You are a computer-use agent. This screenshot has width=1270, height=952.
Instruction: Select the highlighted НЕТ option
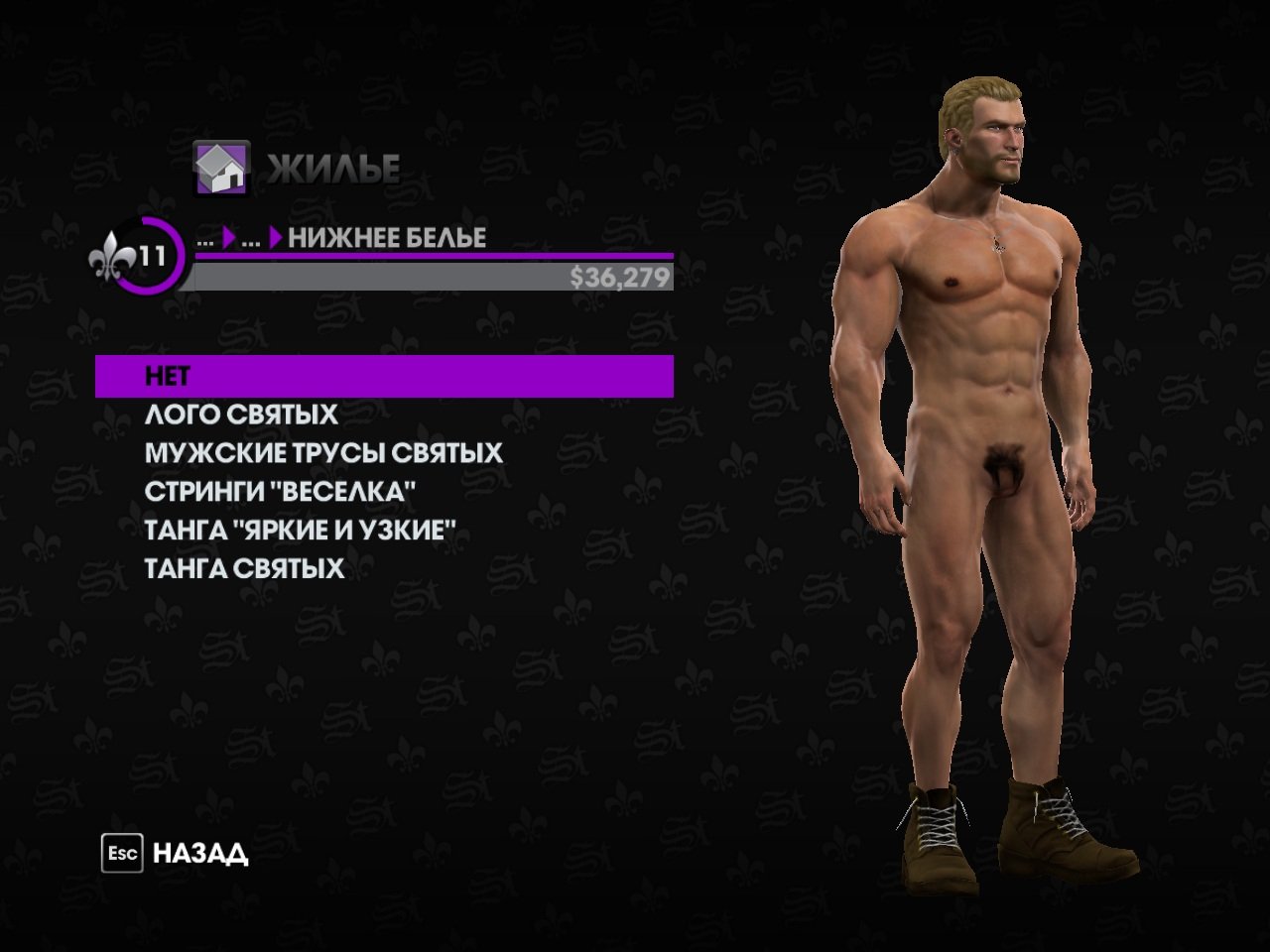384,376
